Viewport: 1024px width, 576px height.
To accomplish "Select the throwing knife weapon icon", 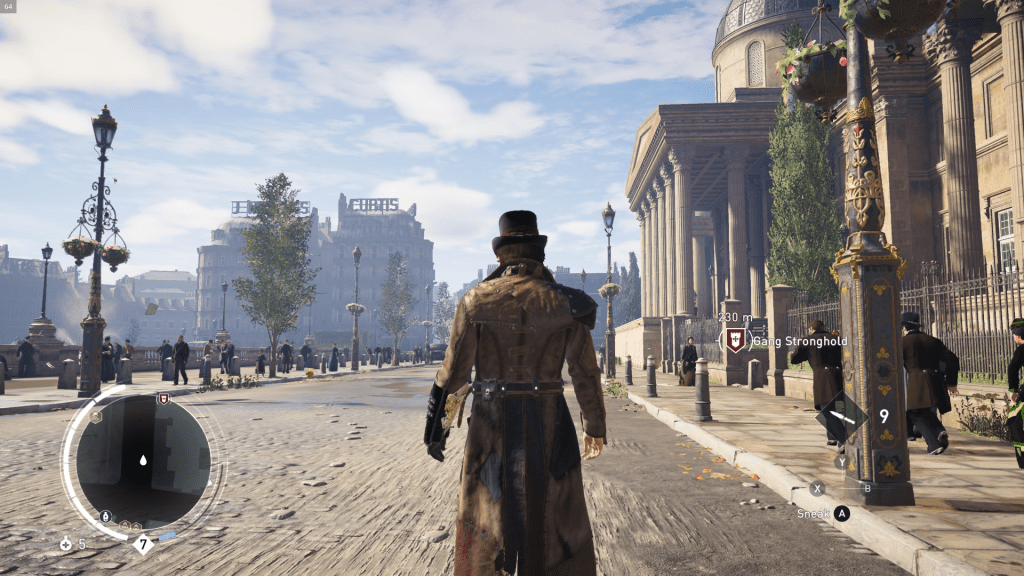I will click(x=840, y=417).
